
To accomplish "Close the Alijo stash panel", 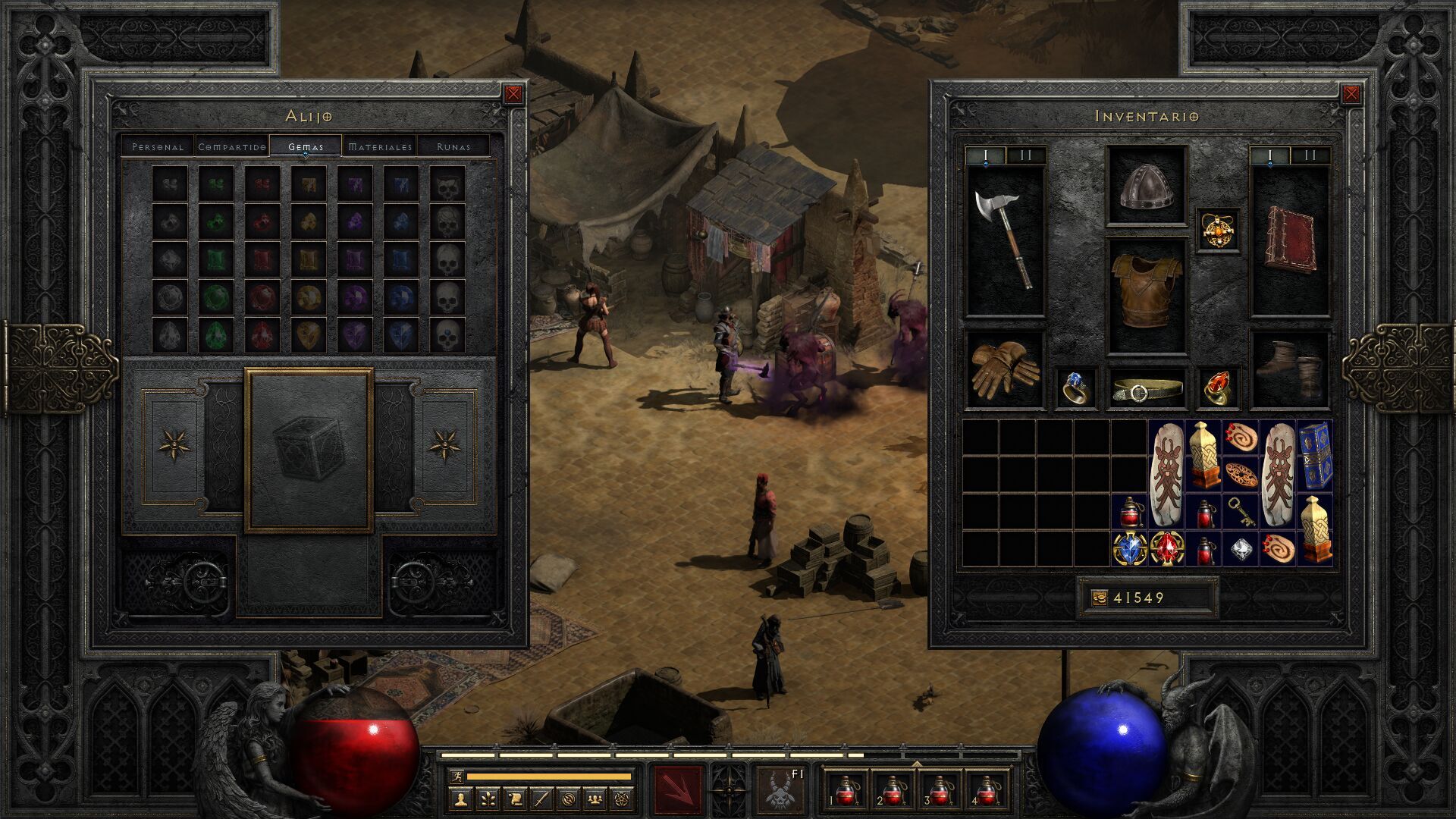I will [513, 94].
